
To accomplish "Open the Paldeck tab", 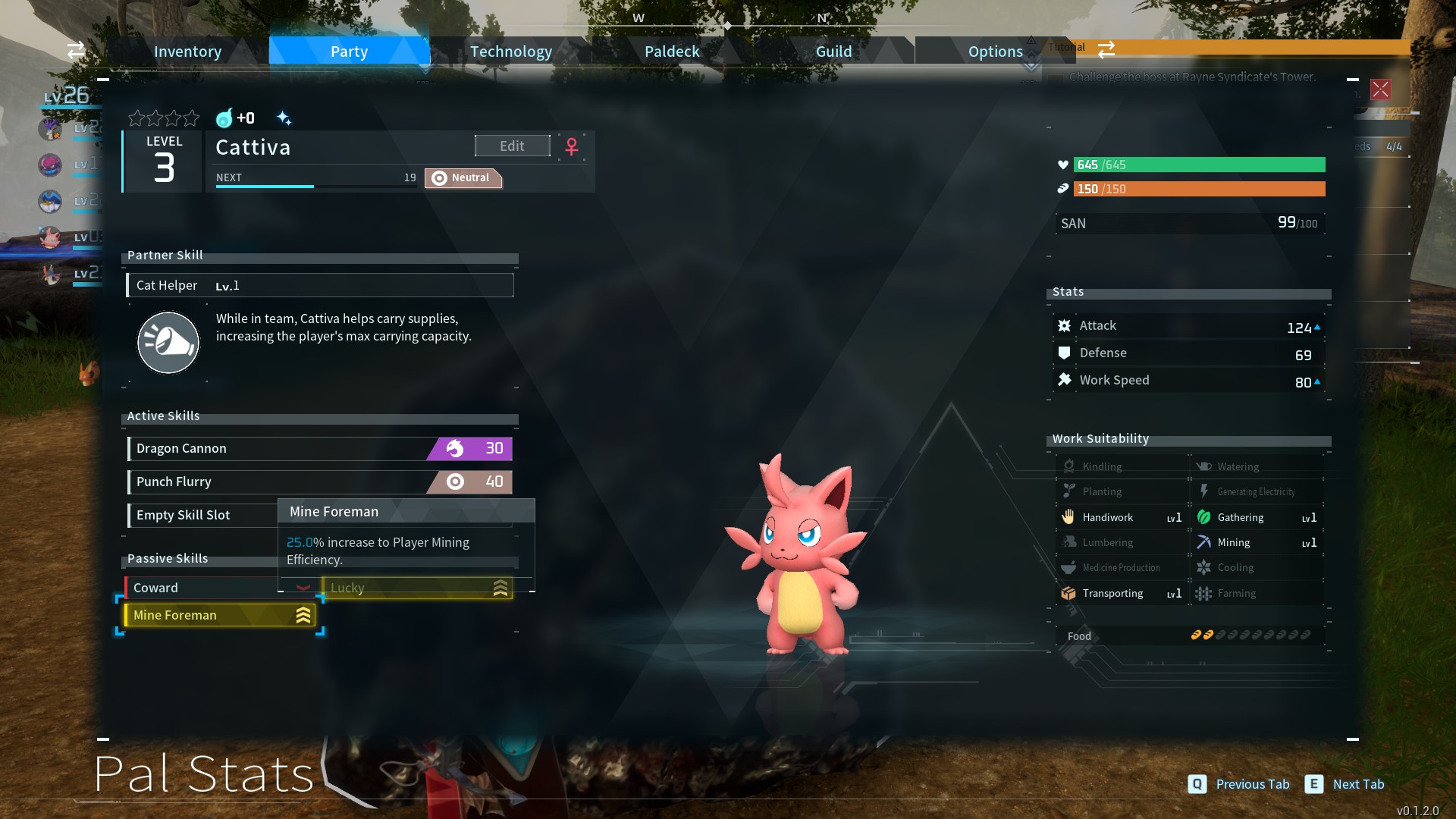I will [671, 51].
